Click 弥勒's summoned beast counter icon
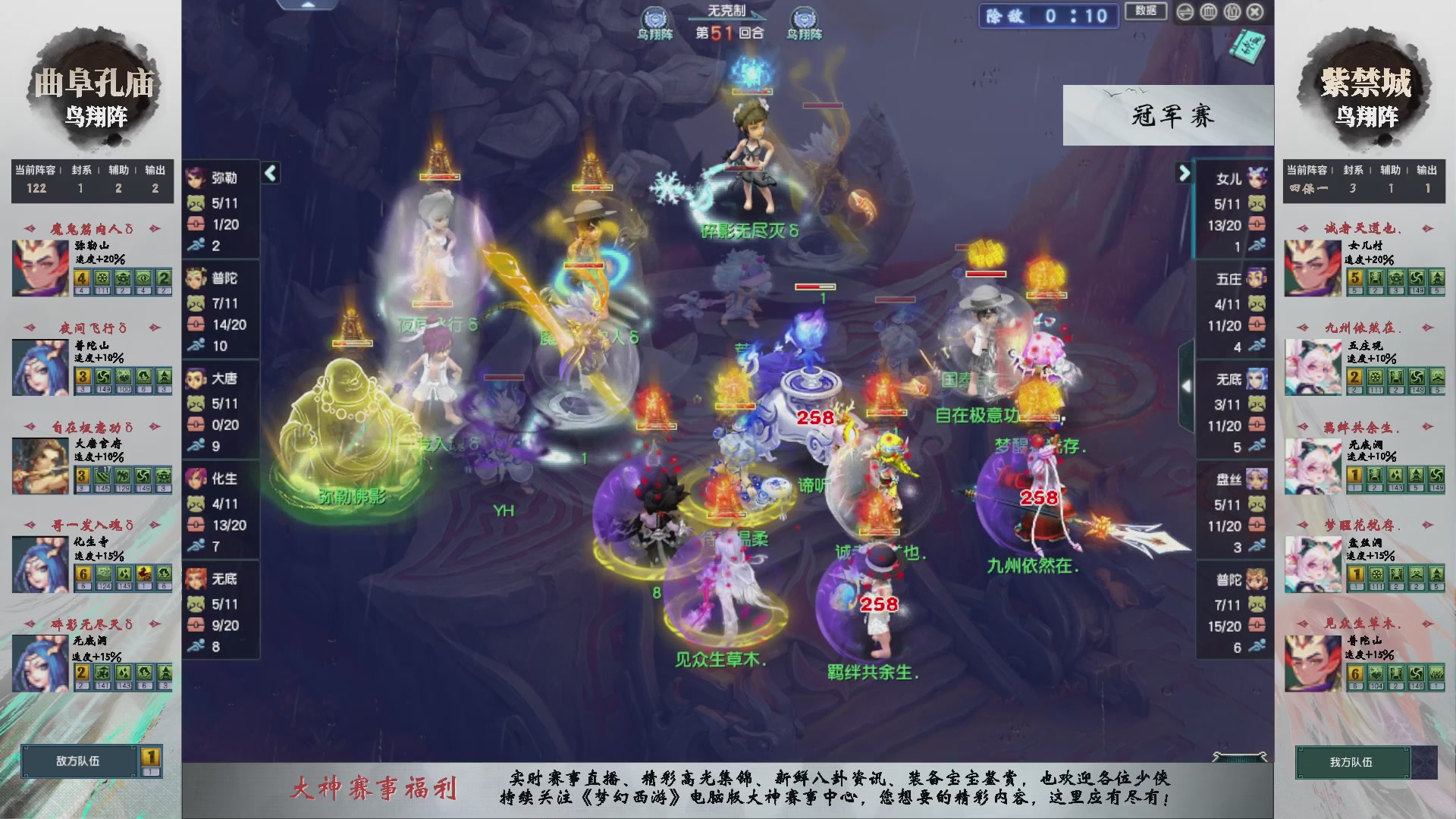 (x=195, y=202)
